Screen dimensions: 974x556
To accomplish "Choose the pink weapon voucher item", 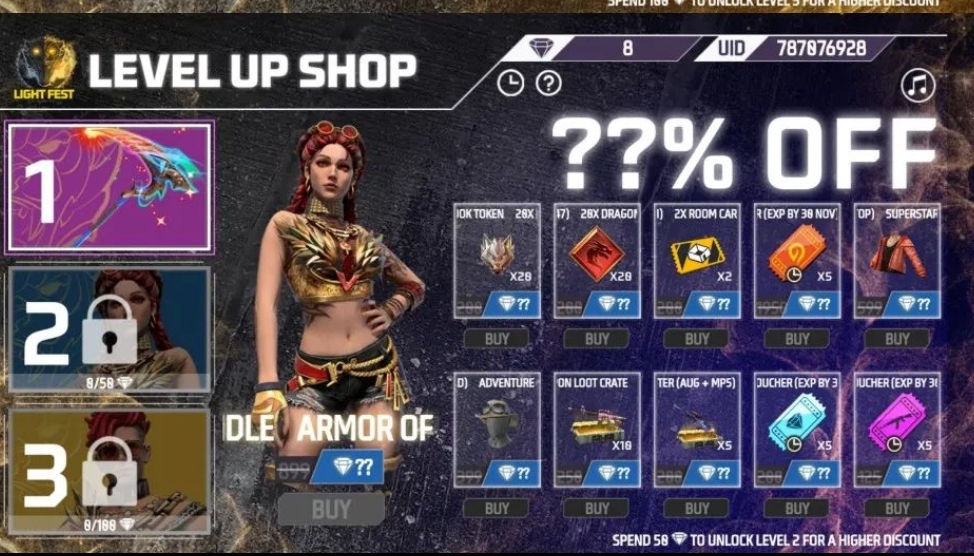I will click(x=897, y=427).
